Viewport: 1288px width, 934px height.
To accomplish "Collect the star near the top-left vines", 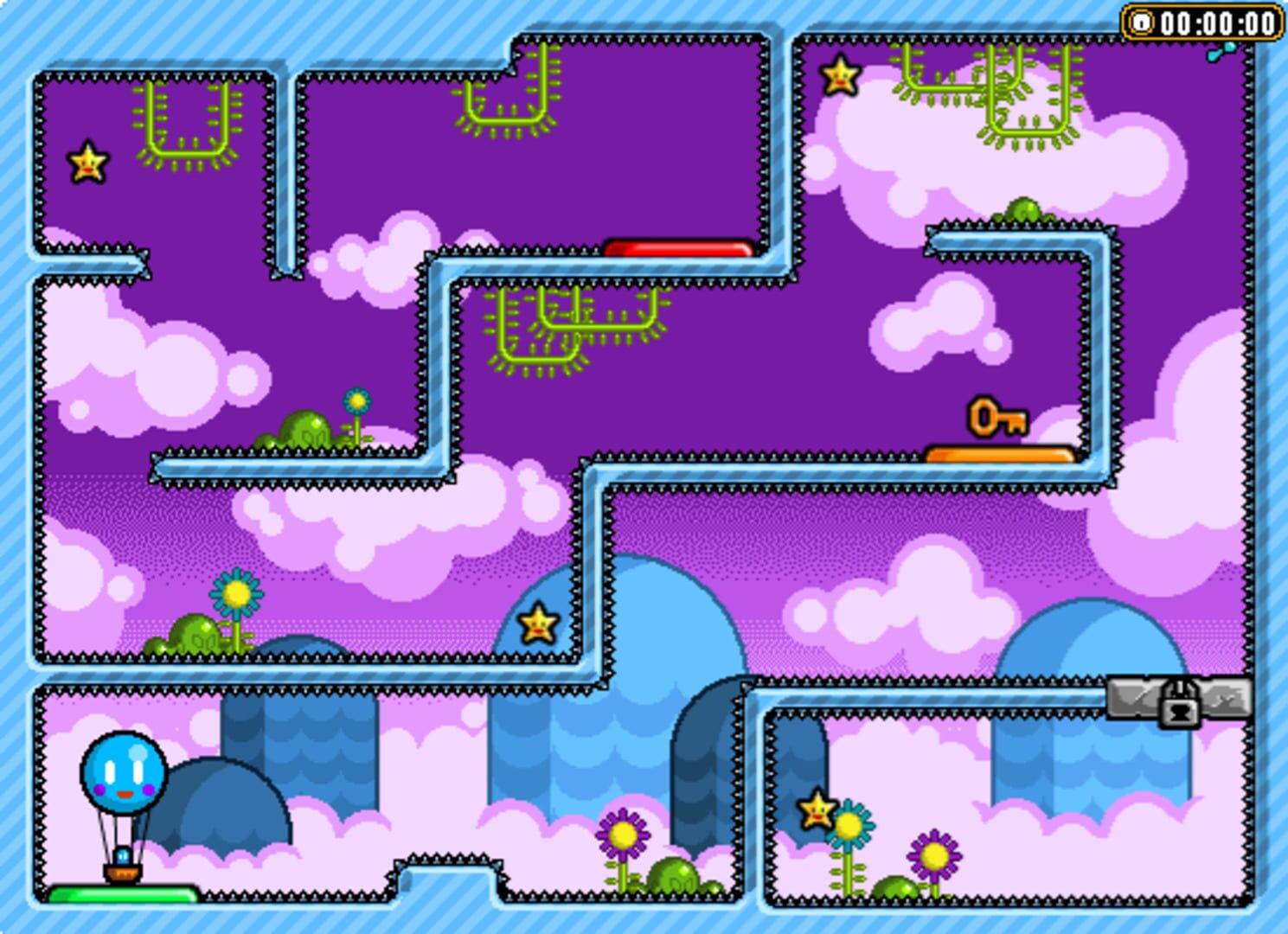I will click(87, 162).
